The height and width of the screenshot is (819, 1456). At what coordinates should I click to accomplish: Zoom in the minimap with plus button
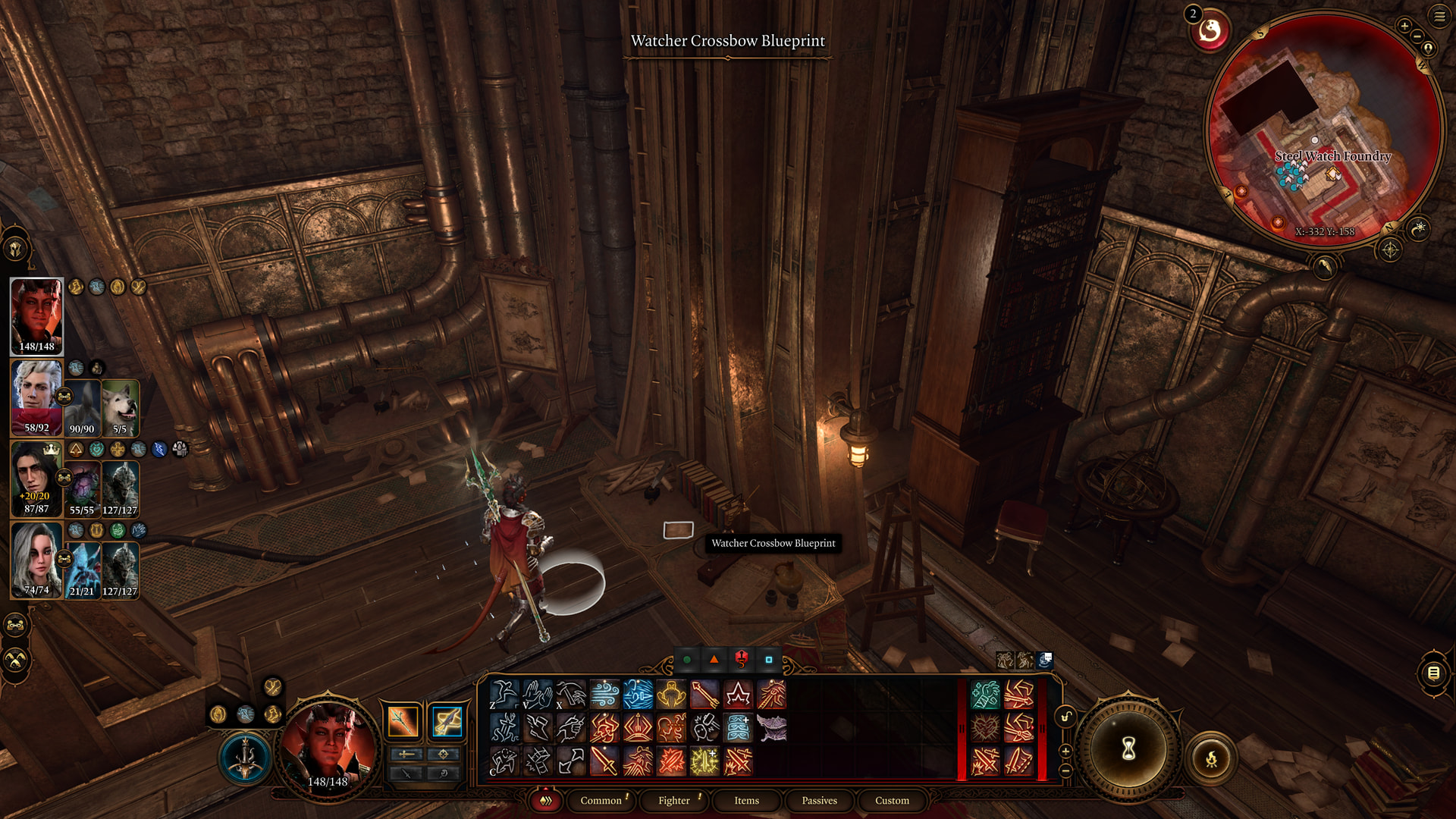1404,26
